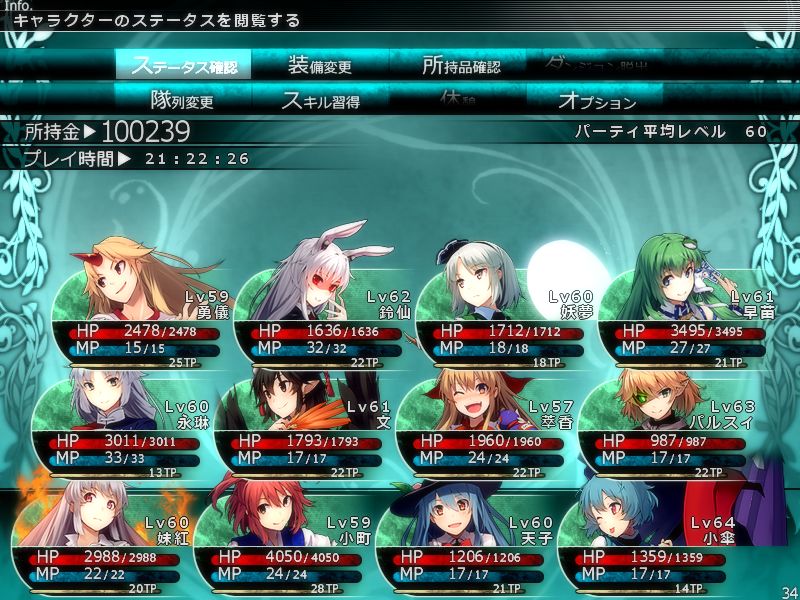Viewport: 800px width, 600px height.
Task: Choose the 隊列変更 formation menu
Action: [x=182, y=100]
